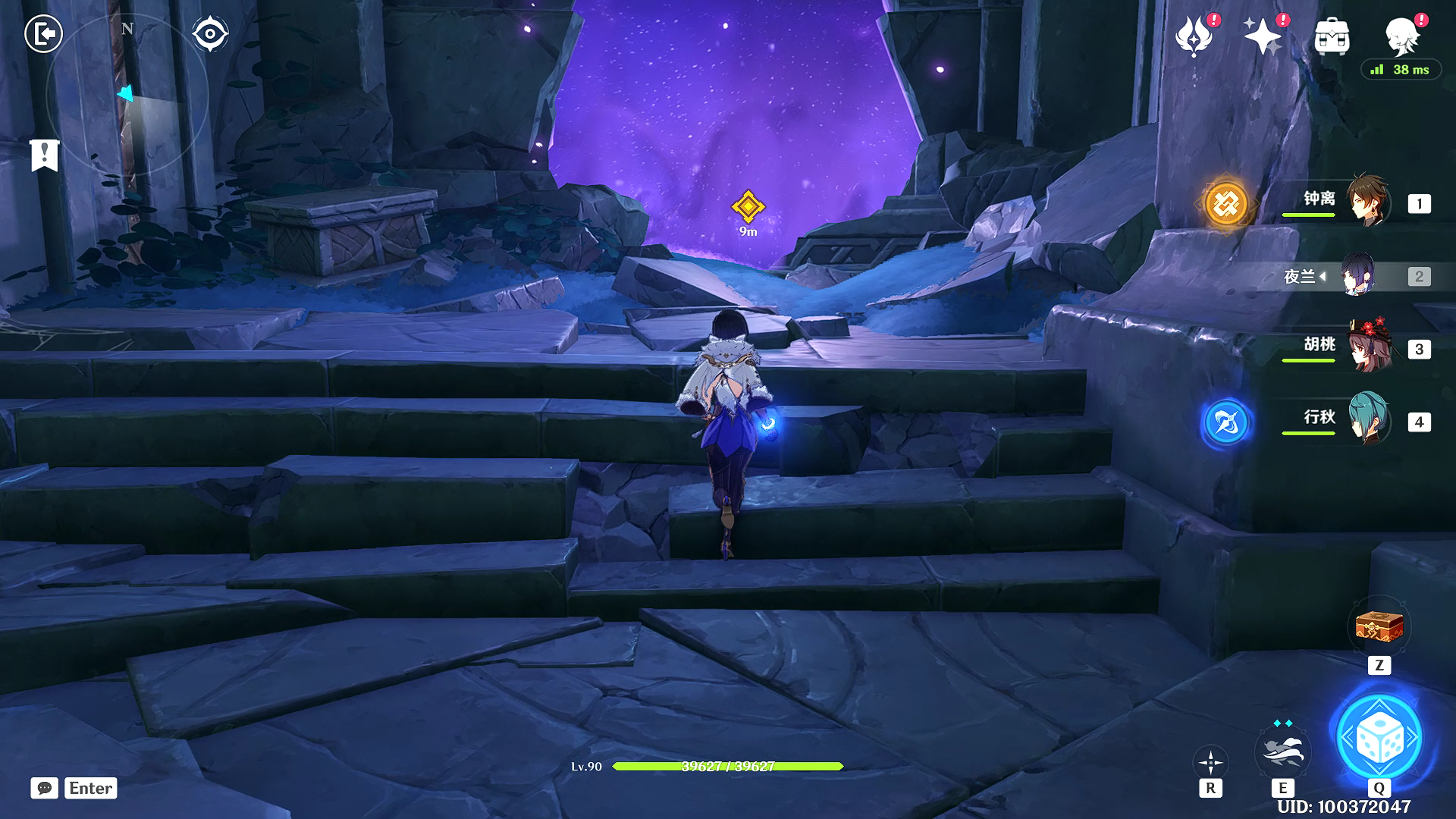Activate the dice Elemental Burst

point(1379,738)
